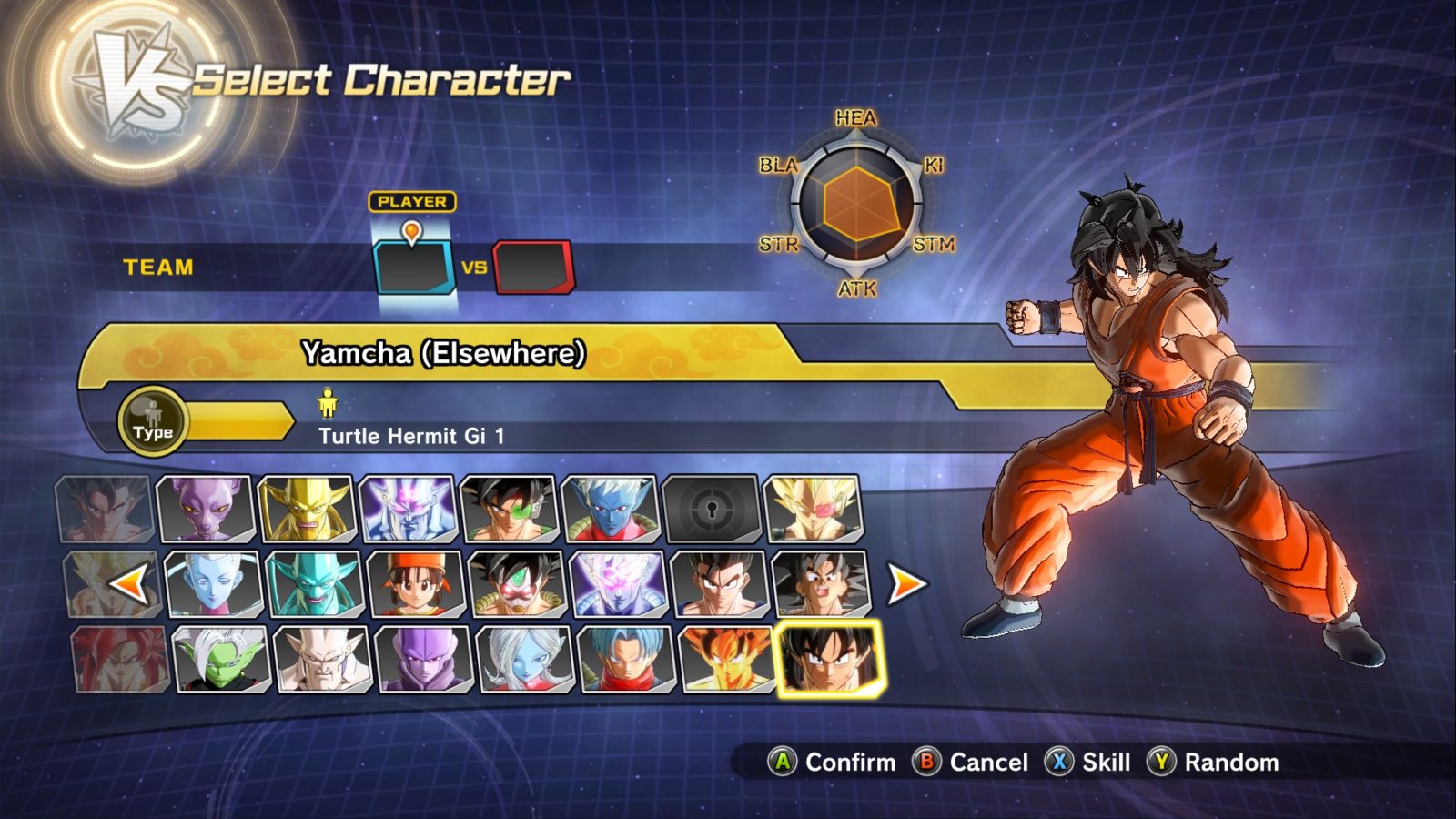Screen dimensions: 1456x819
Task: Choose the yellow Nuova Shenron portrait
Action: [307, 510]
